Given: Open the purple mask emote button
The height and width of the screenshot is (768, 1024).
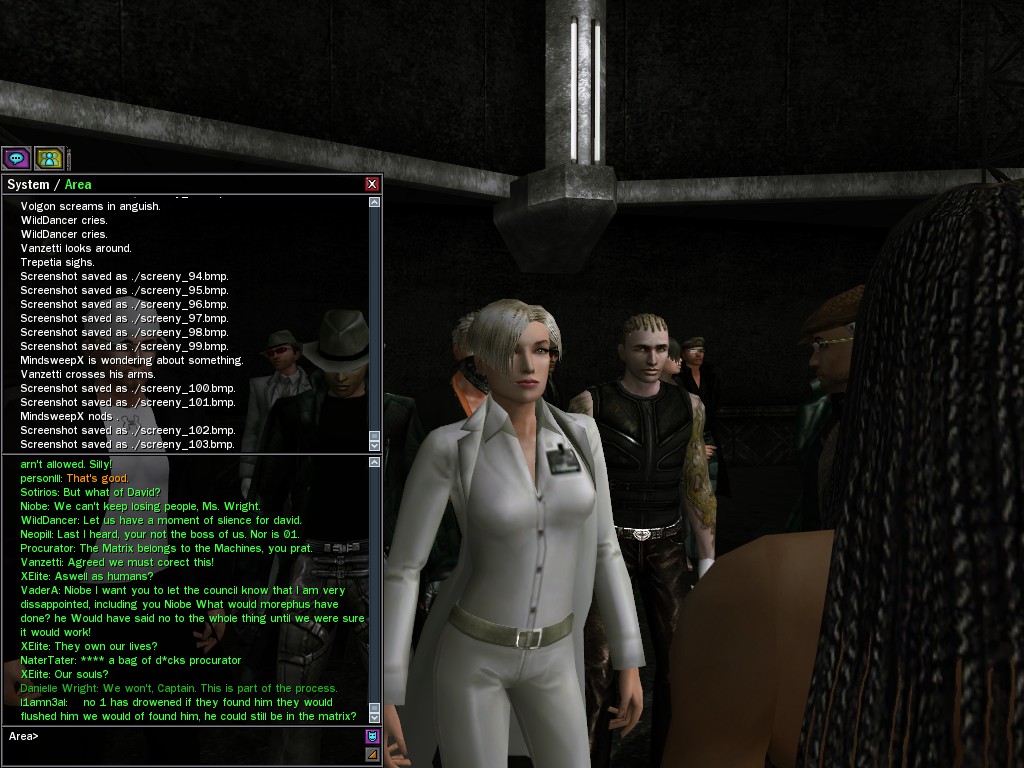Looking at the screenshot, I should [x=373, y=737].
